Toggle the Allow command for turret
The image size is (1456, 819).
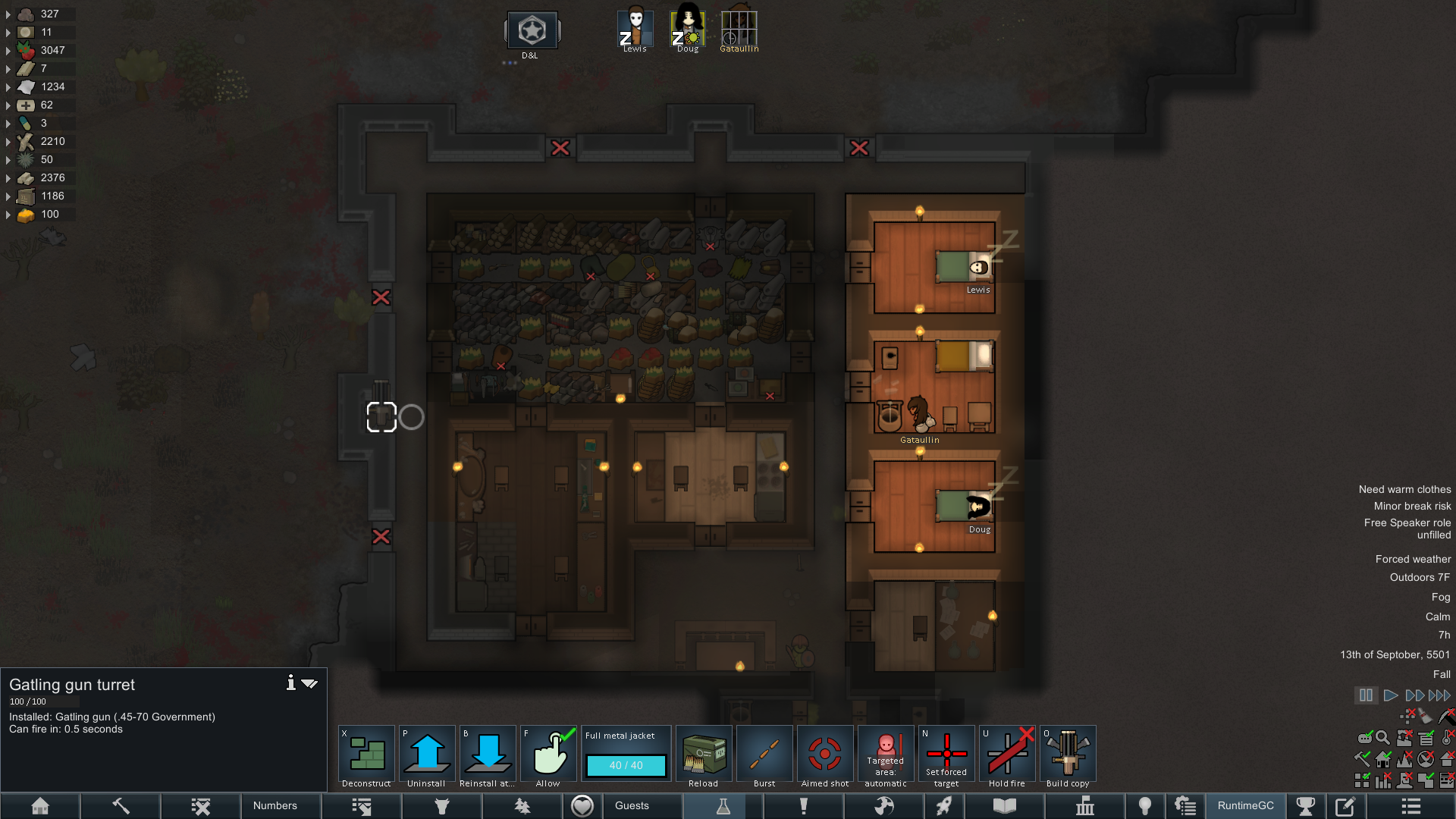(x=548, y=756)
